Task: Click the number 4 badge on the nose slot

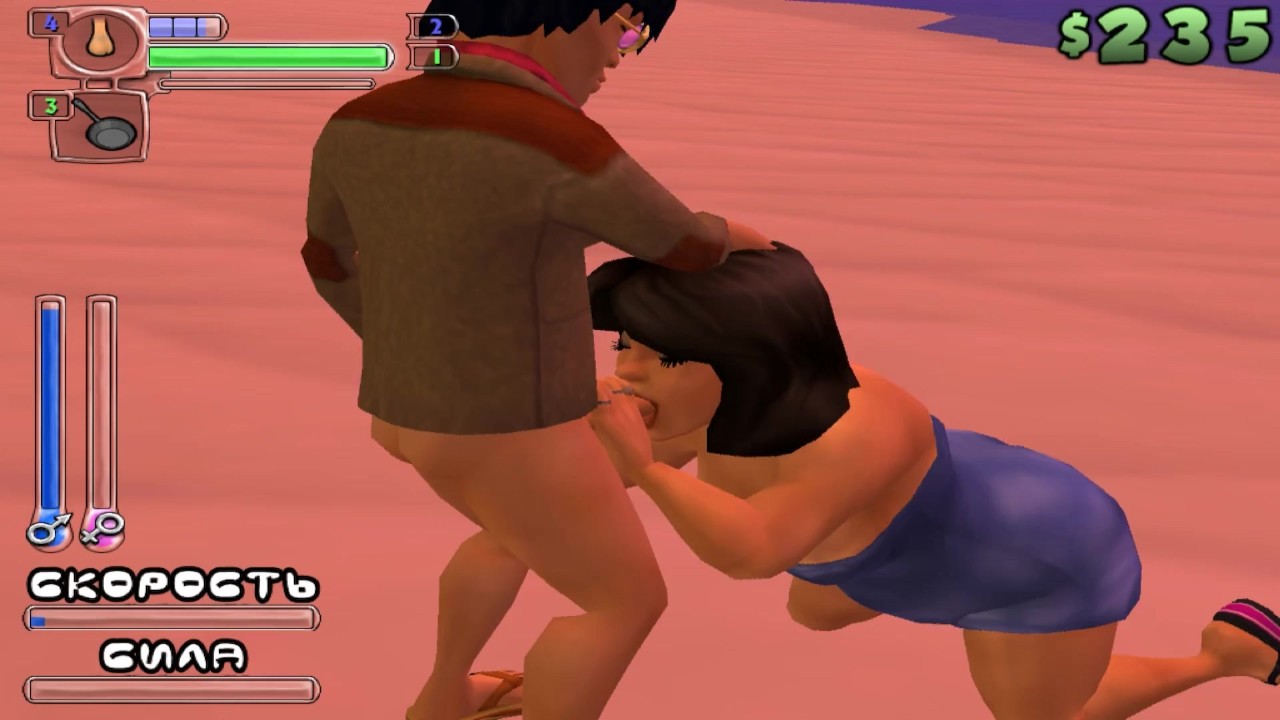Action: (x=52, y=24)
